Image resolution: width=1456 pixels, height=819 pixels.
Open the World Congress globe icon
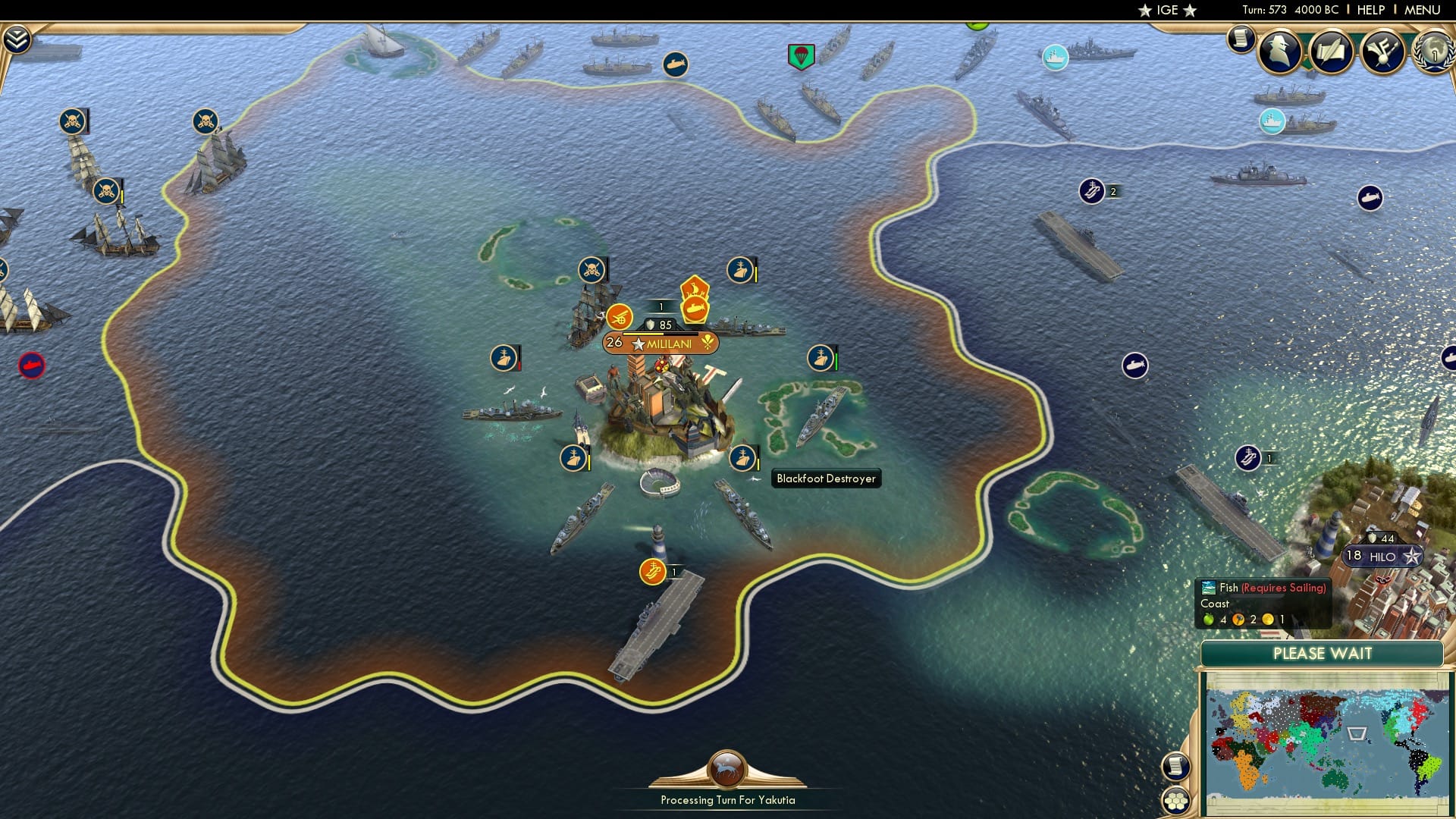tap(1436, 52)
